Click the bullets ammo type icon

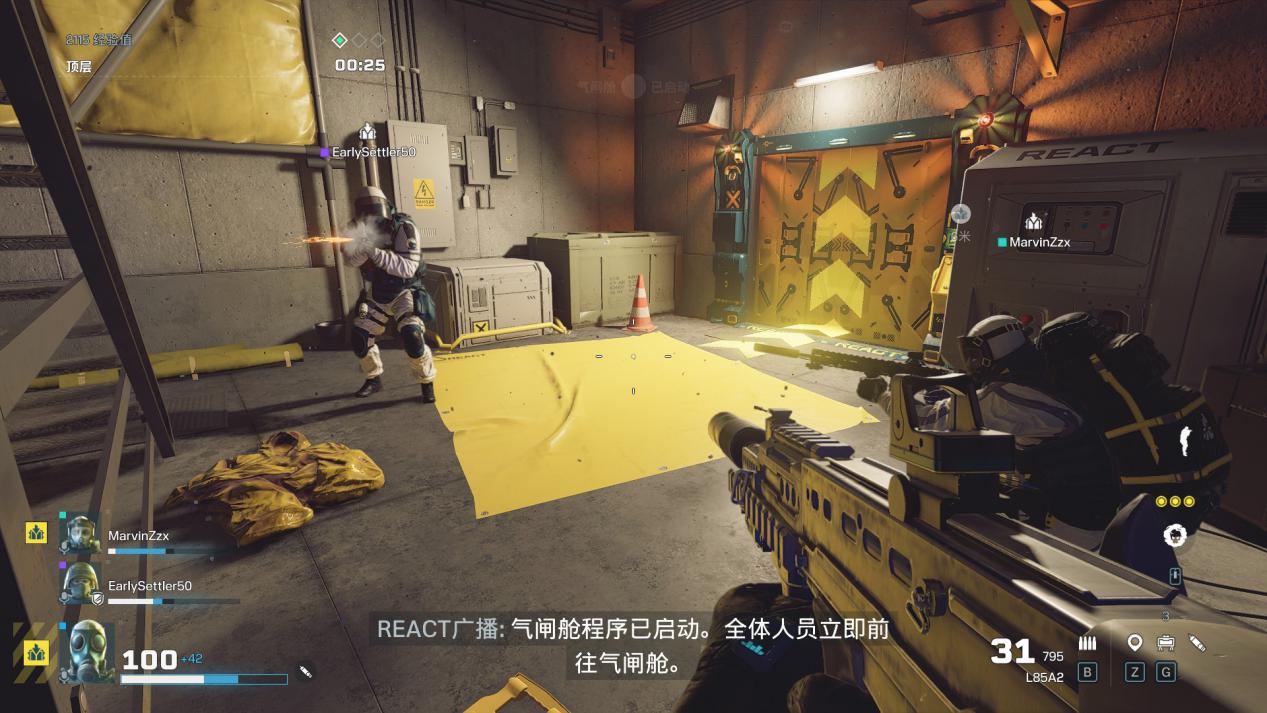click(x=1087, y=643)
